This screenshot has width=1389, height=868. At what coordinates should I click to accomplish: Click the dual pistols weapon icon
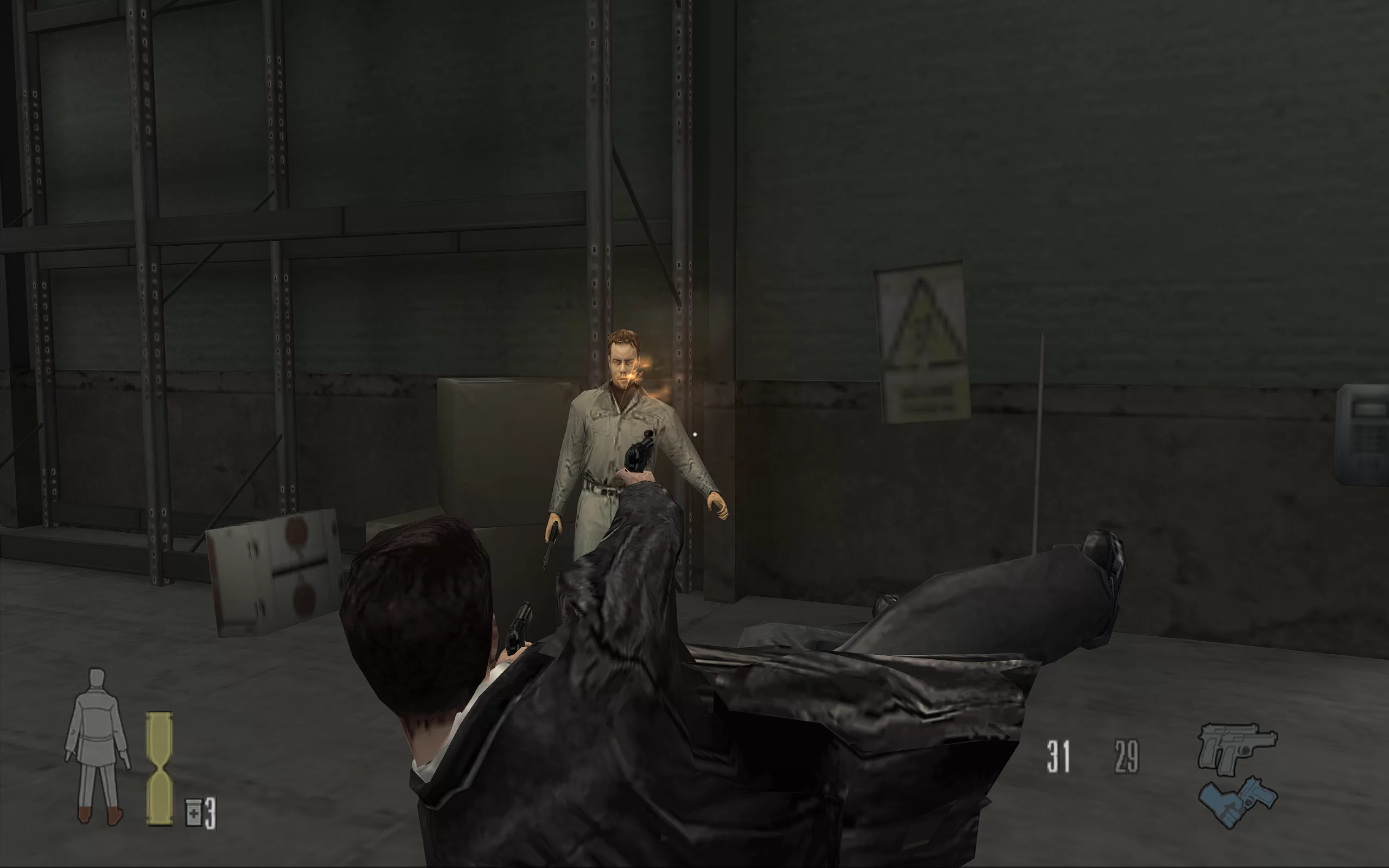1236,747
